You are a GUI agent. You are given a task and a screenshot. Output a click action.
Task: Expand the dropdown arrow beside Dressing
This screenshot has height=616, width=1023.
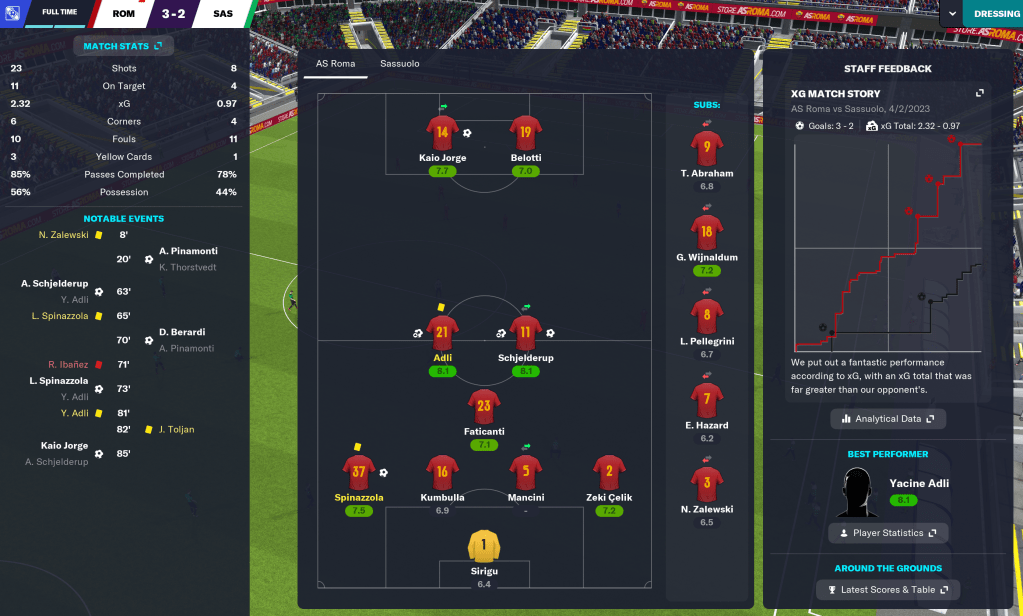949,14
